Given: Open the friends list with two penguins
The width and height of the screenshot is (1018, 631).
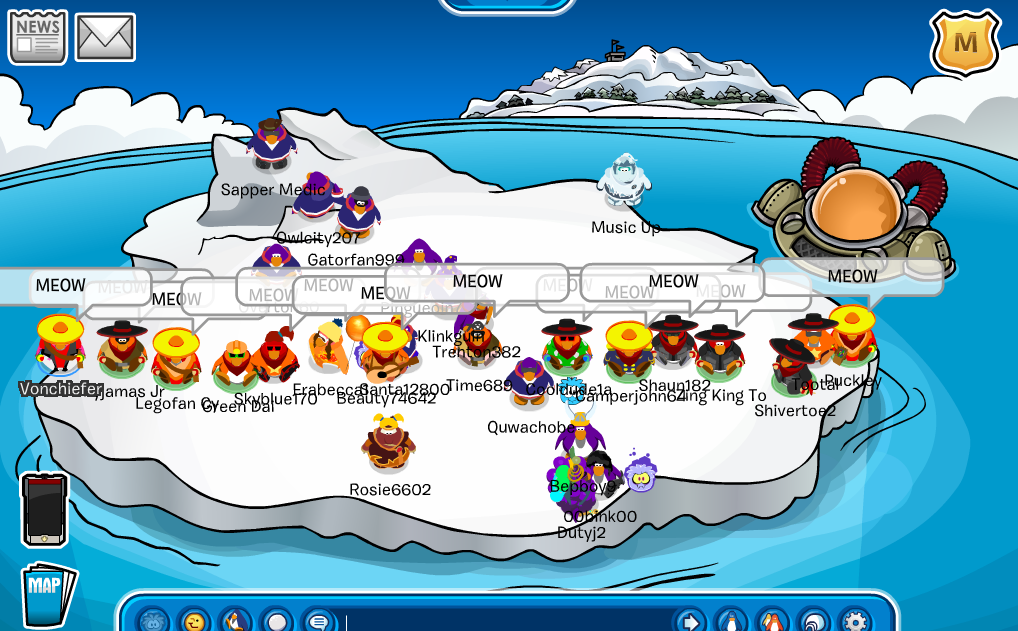Looking at the screenshot, I should tap(773, 621).
